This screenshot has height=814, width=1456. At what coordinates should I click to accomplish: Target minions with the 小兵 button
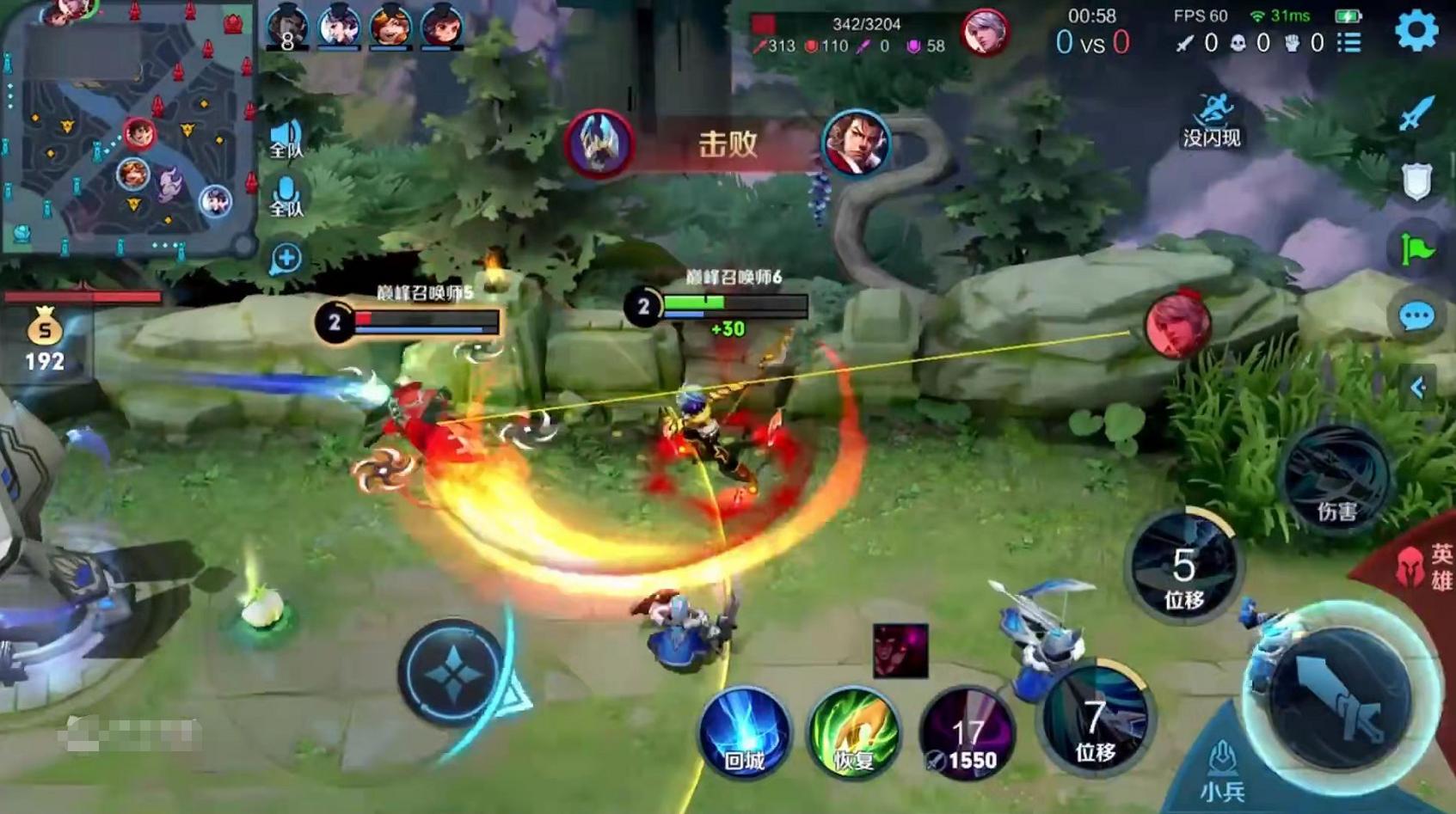tap(1222, 770)
